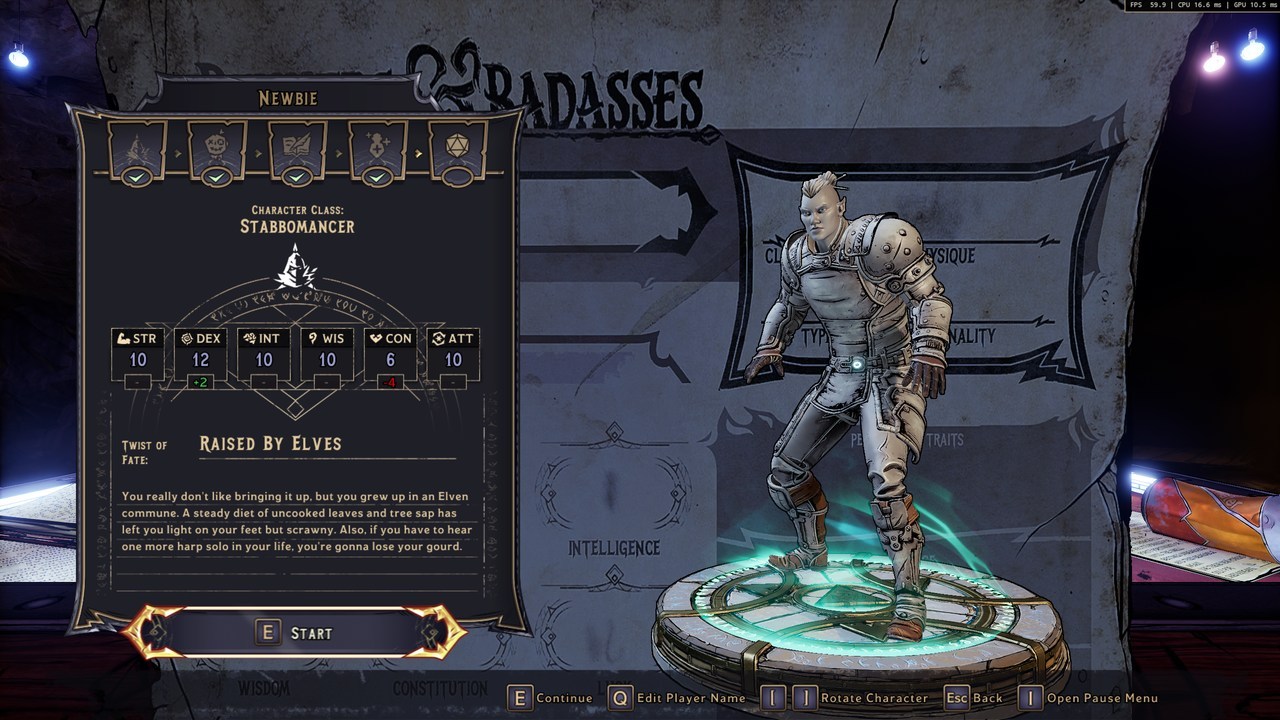The image size is (1280, 720).
Task: Select the STR stat tile
Action: [x=138, y=354]
